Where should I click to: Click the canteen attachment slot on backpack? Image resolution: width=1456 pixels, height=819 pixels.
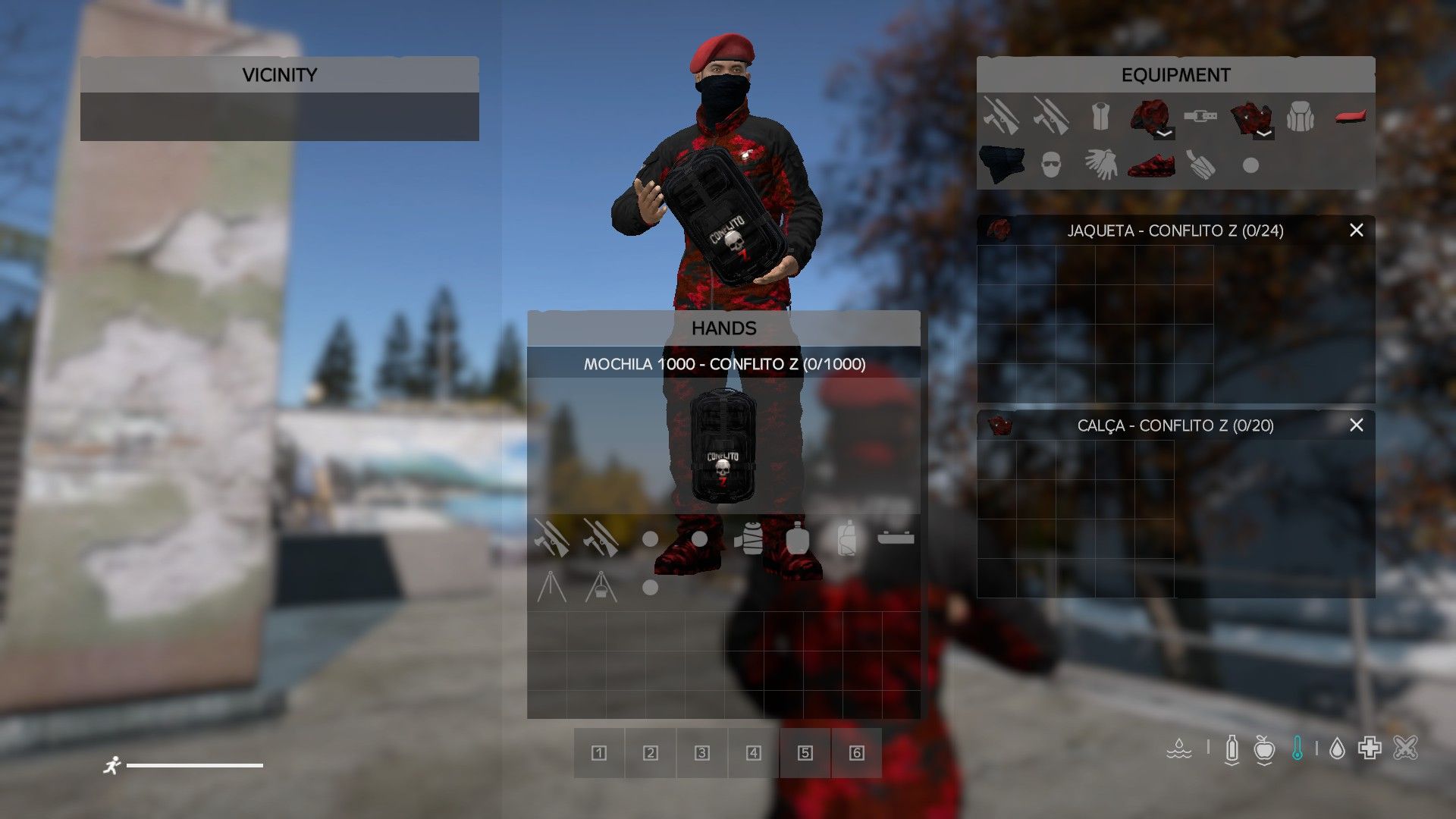tap(797, 538)
